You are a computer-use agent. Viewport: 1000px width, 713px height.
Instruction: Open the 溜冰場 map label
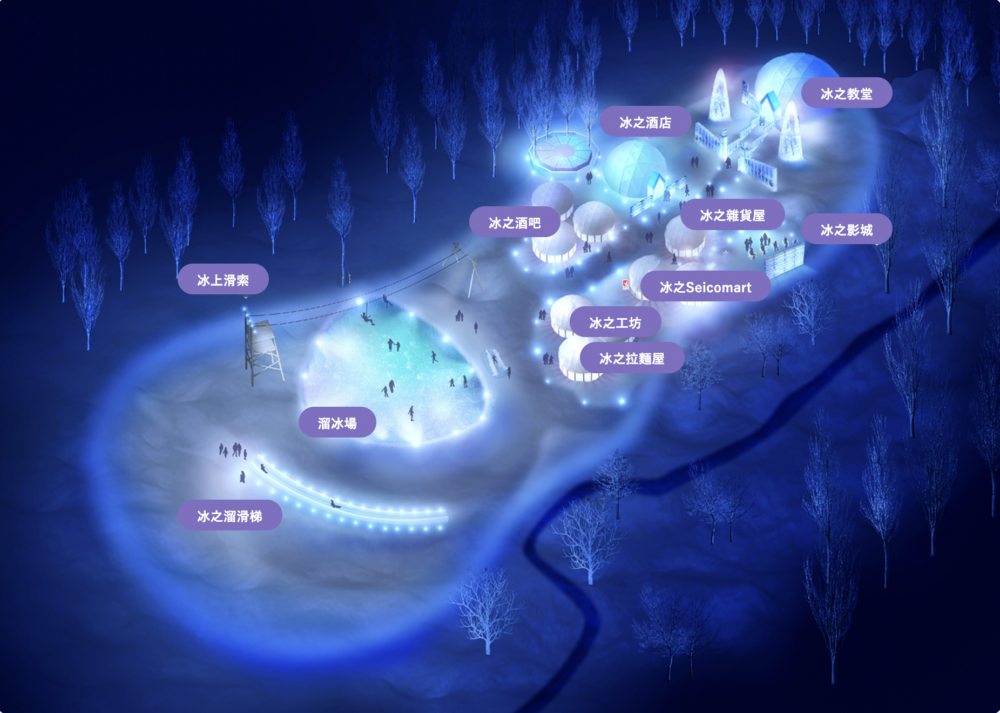coord(337,423)
